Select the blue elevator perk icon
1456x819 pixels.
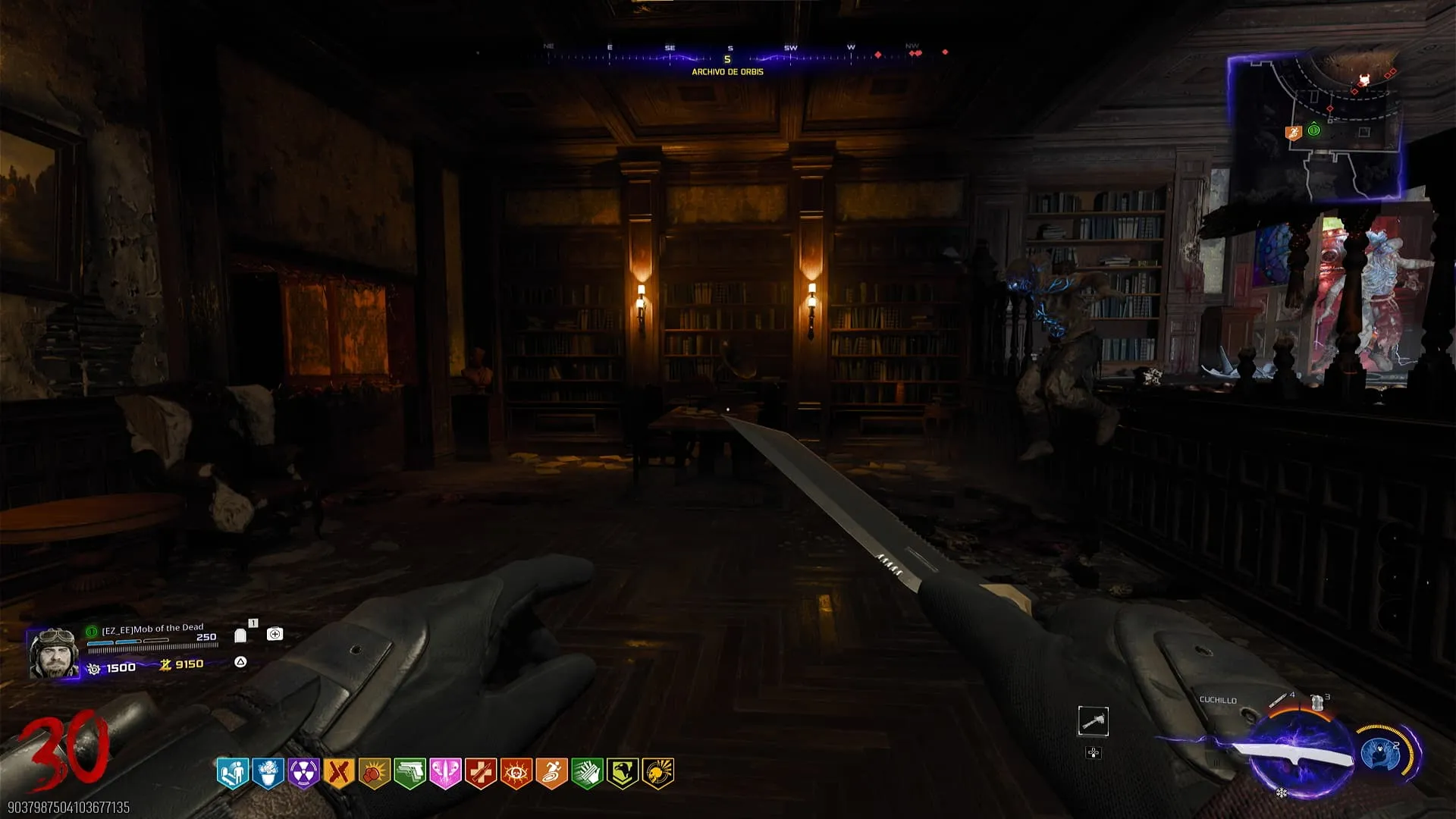pyautogui.click(x=233, y=773)
